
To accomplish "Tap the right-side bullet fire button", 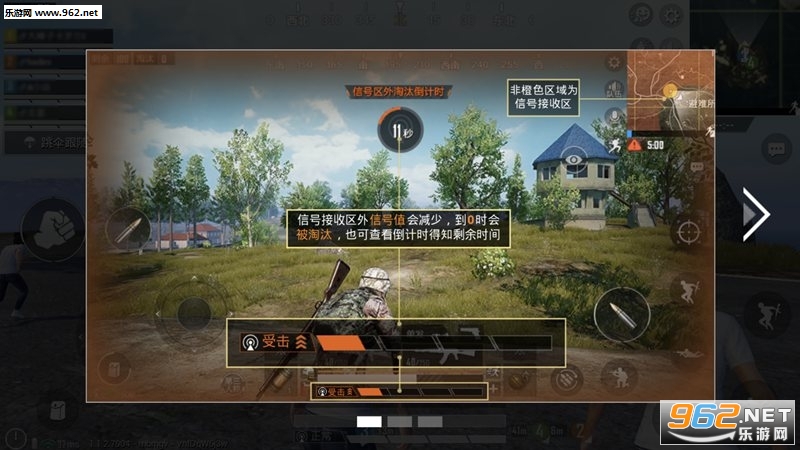I will 621,316.
